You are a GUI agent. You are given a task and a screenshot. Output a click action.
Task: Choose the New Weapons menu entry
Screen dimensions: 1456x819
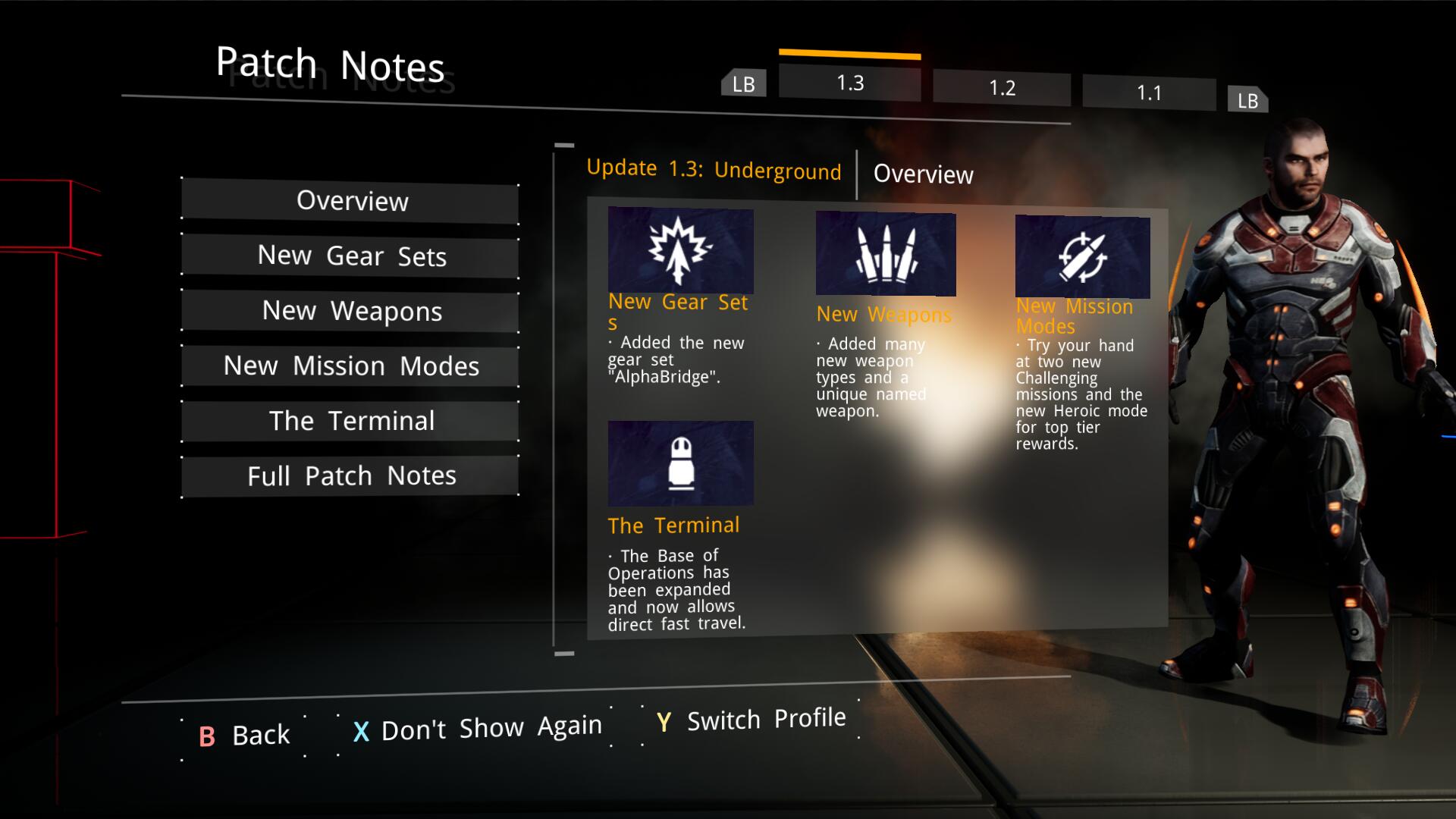(x=350, y=311)
